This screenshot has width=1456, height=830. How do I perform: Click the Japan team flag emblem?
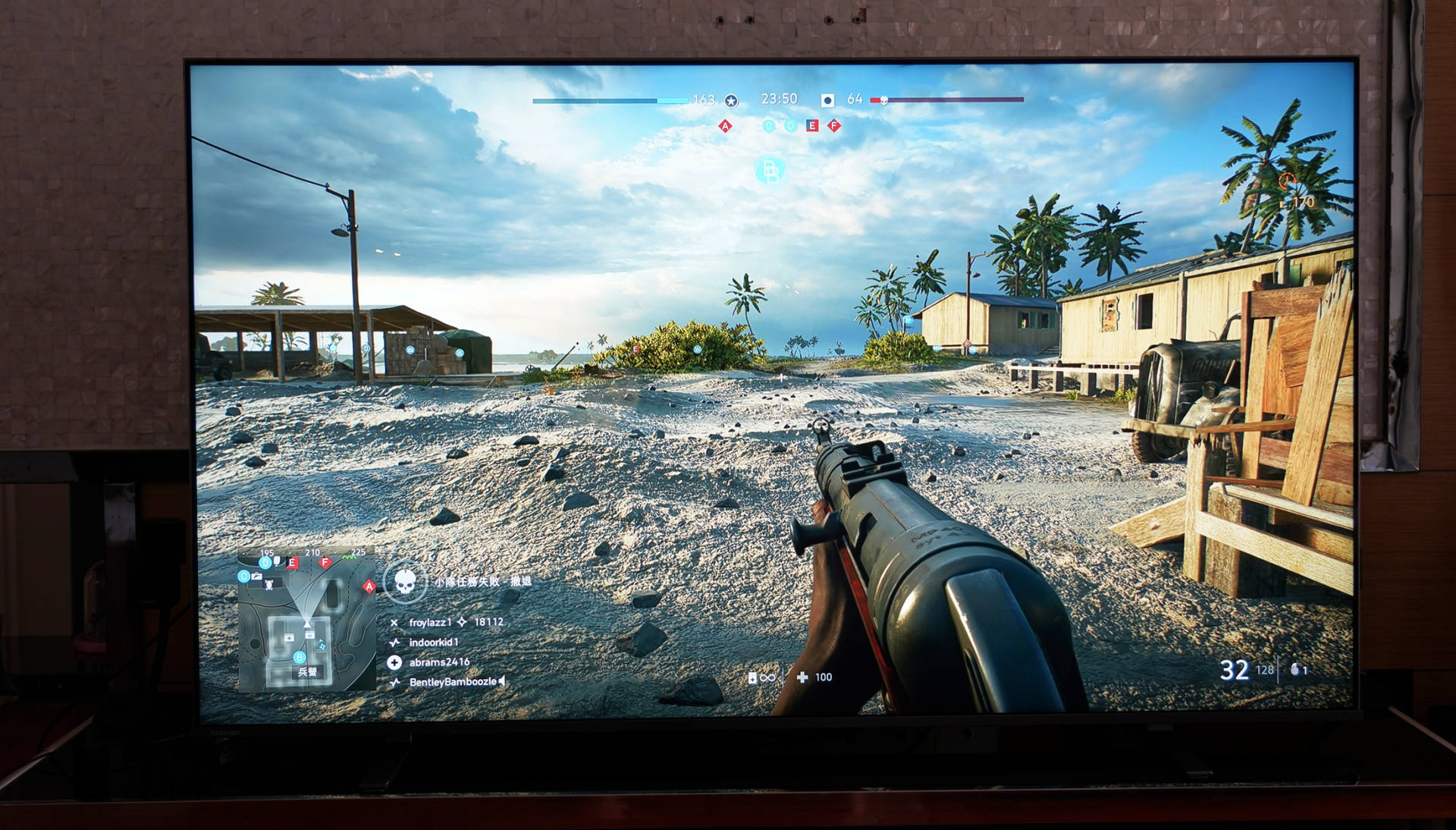click(827, 100)
